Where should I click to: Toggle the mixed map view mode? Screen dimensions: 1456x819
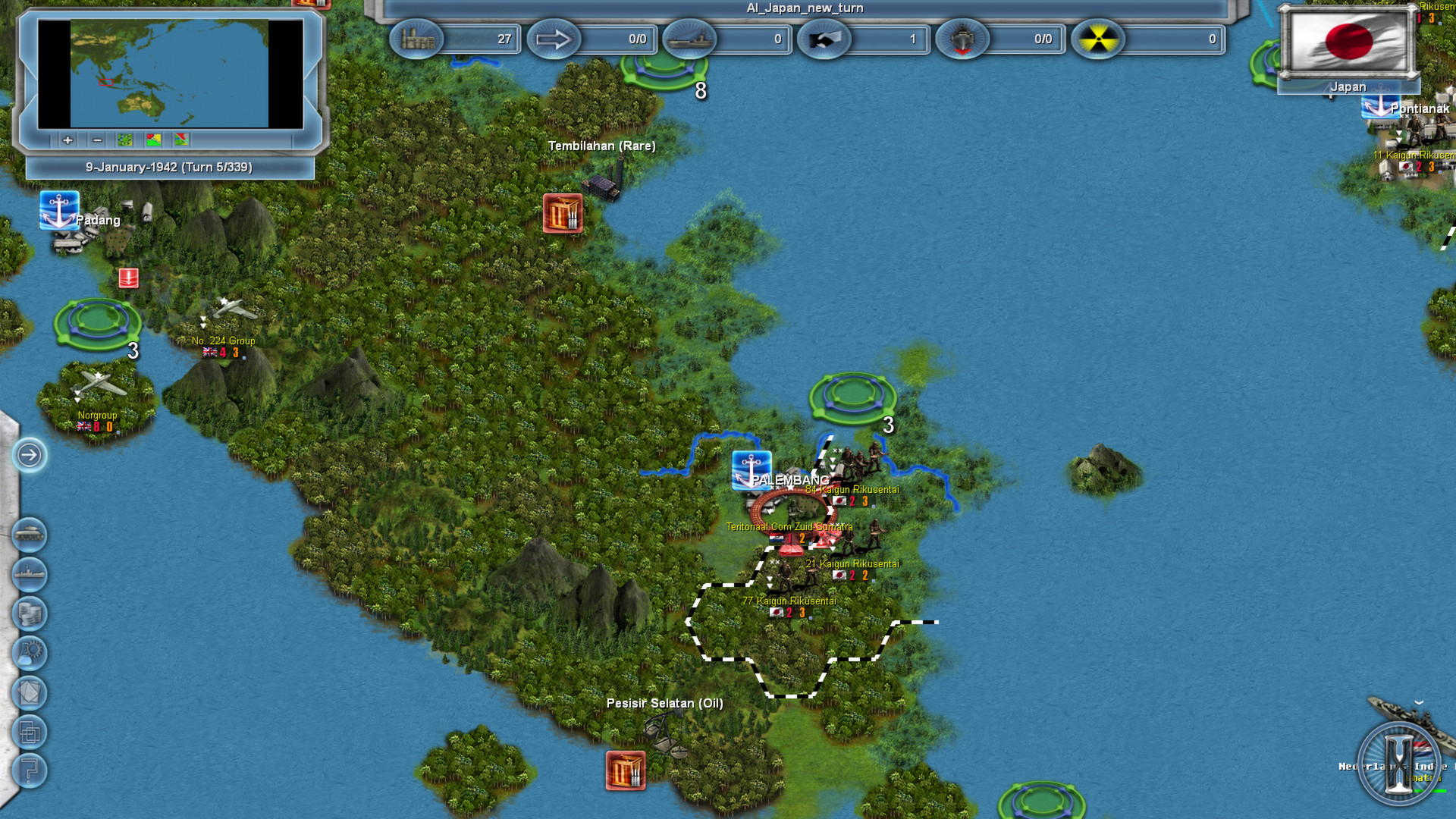(x=180, y=140)
